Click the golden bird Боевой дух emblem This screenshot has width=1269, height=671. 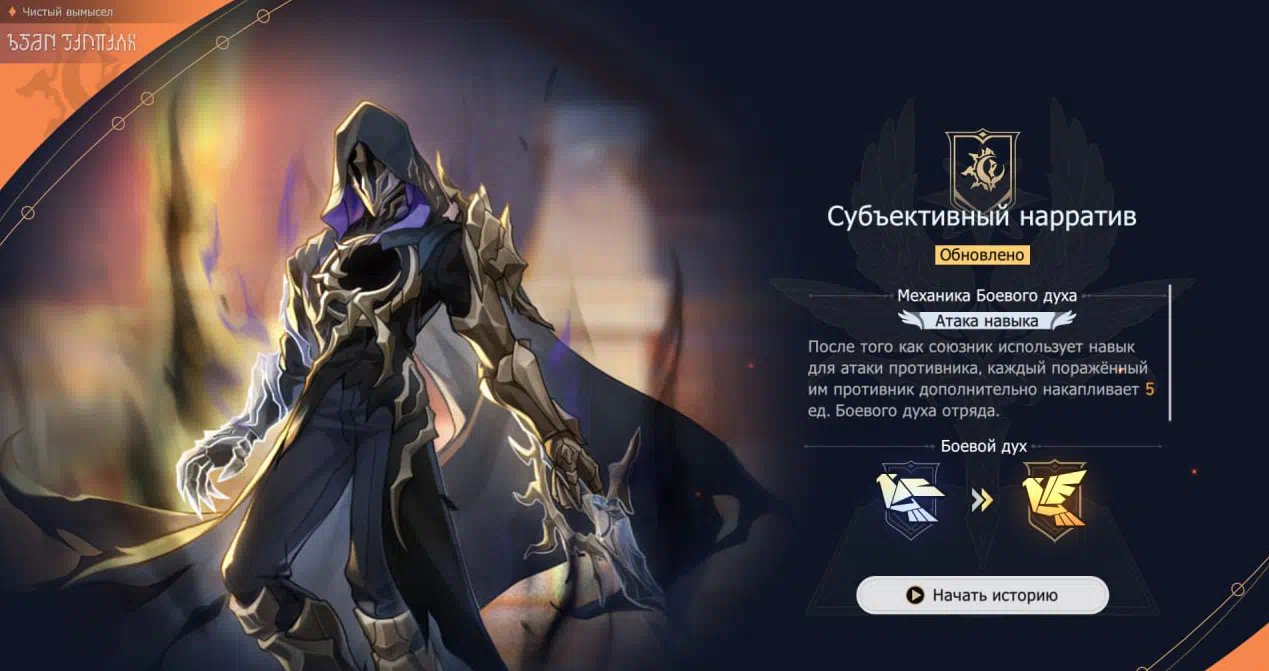(x=1054, y=499)
